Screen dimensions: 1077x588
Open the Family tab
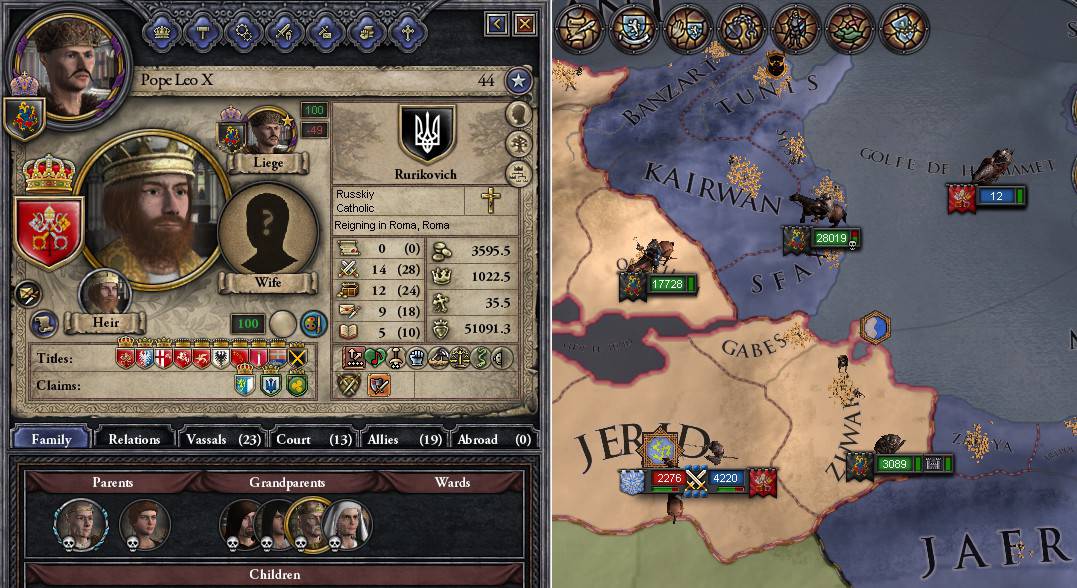51,439
